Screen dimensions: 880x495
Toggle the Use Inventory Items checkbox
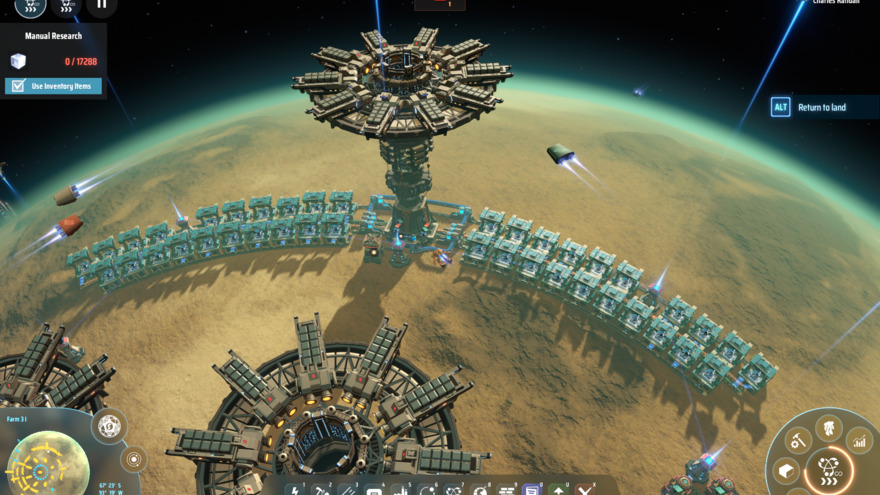click(16, 86)
